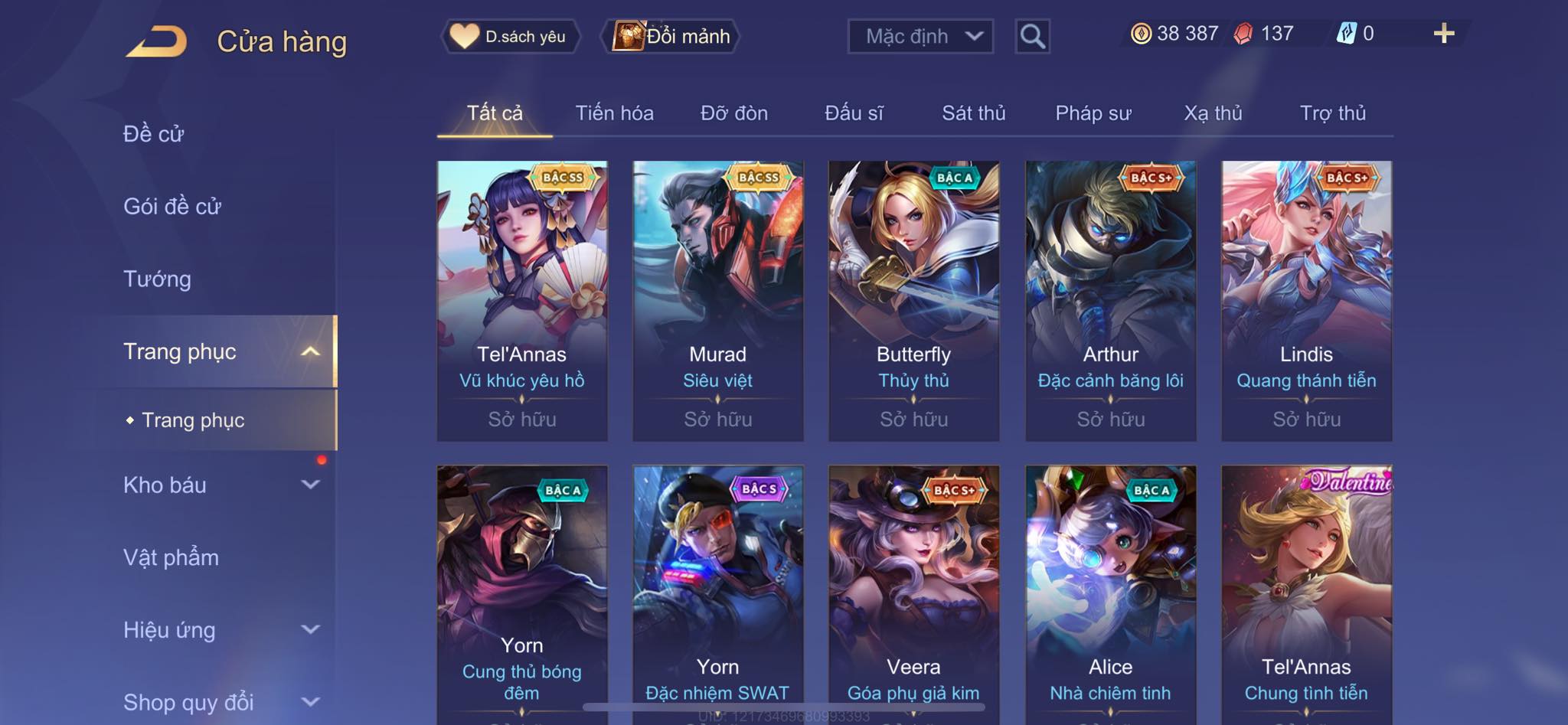Add currency with the plus button

pos(1443,34)
